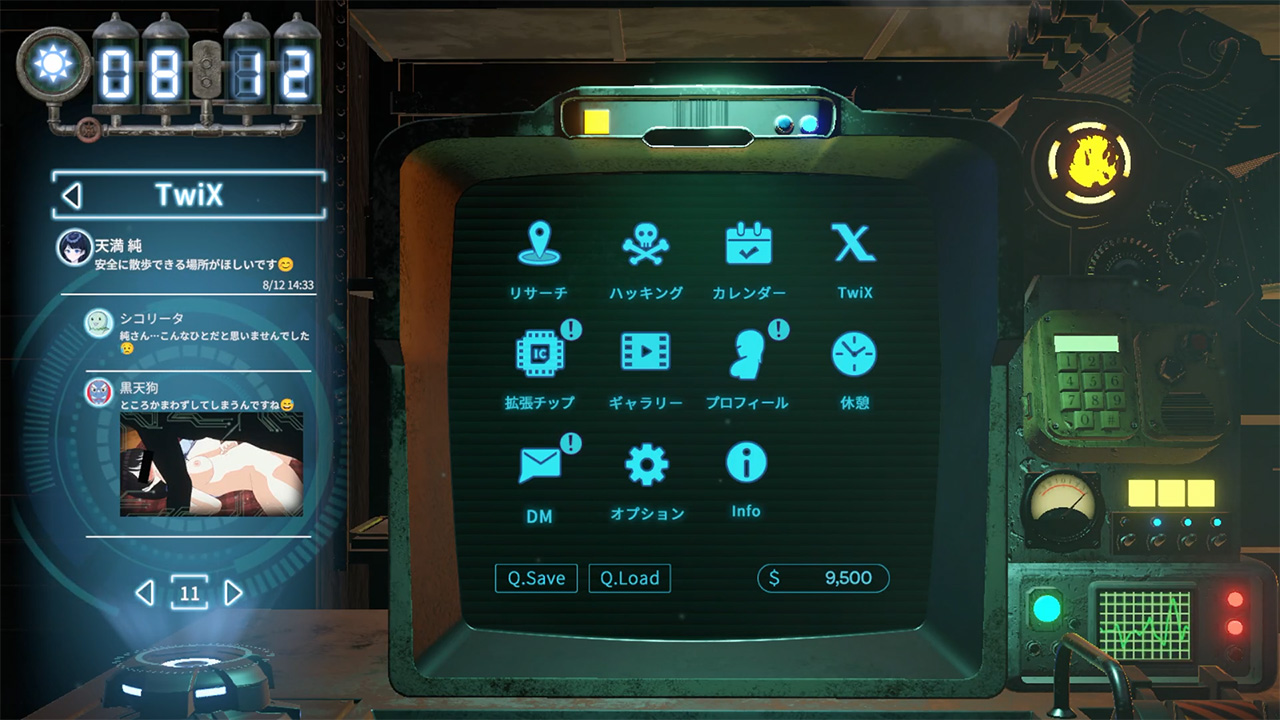This screenshot has height=720, width=1280.
Task: Click the Q.Load button
Action: [629, 578]
